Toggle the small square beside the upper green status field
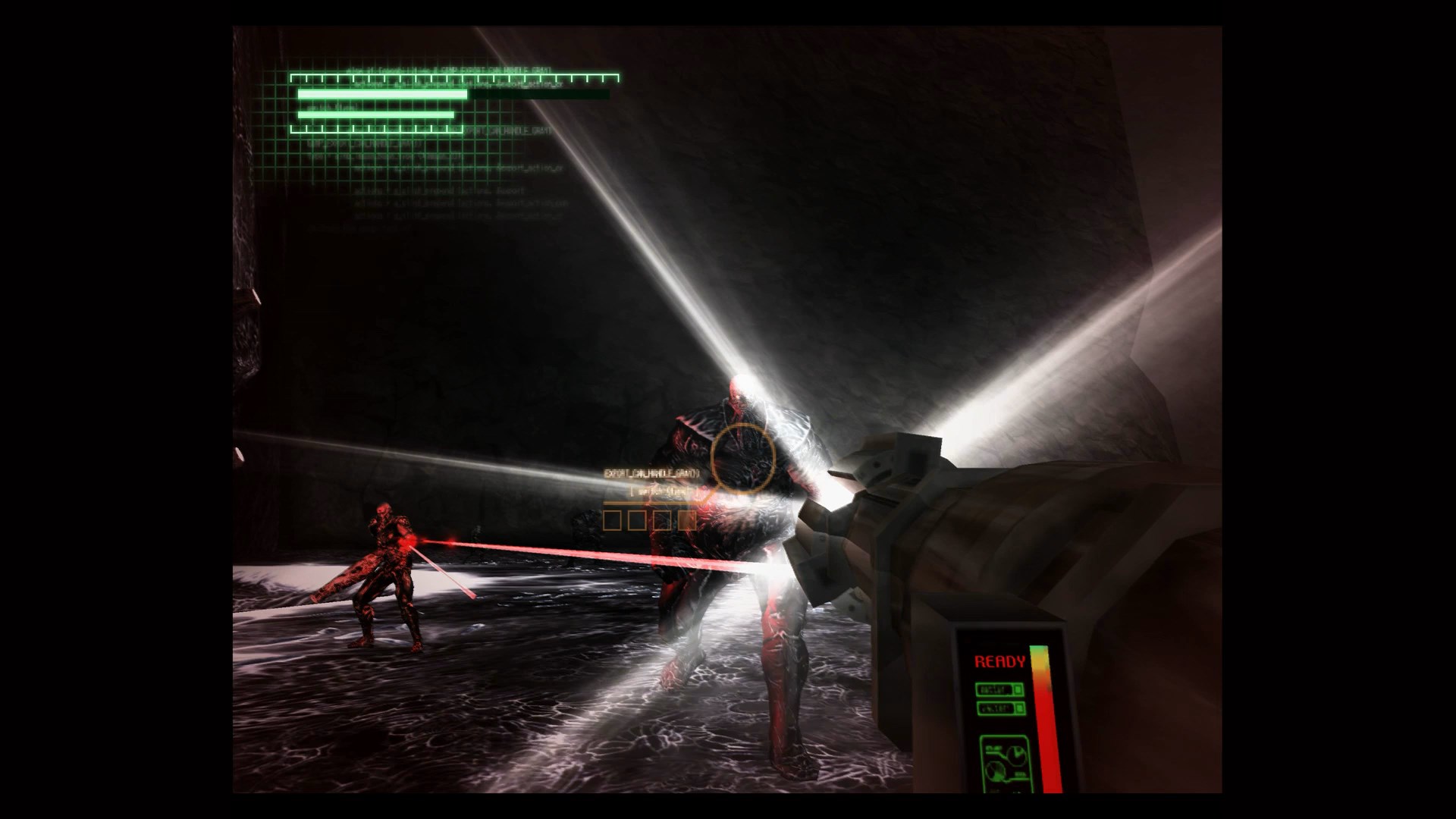 click(1018, 689)
